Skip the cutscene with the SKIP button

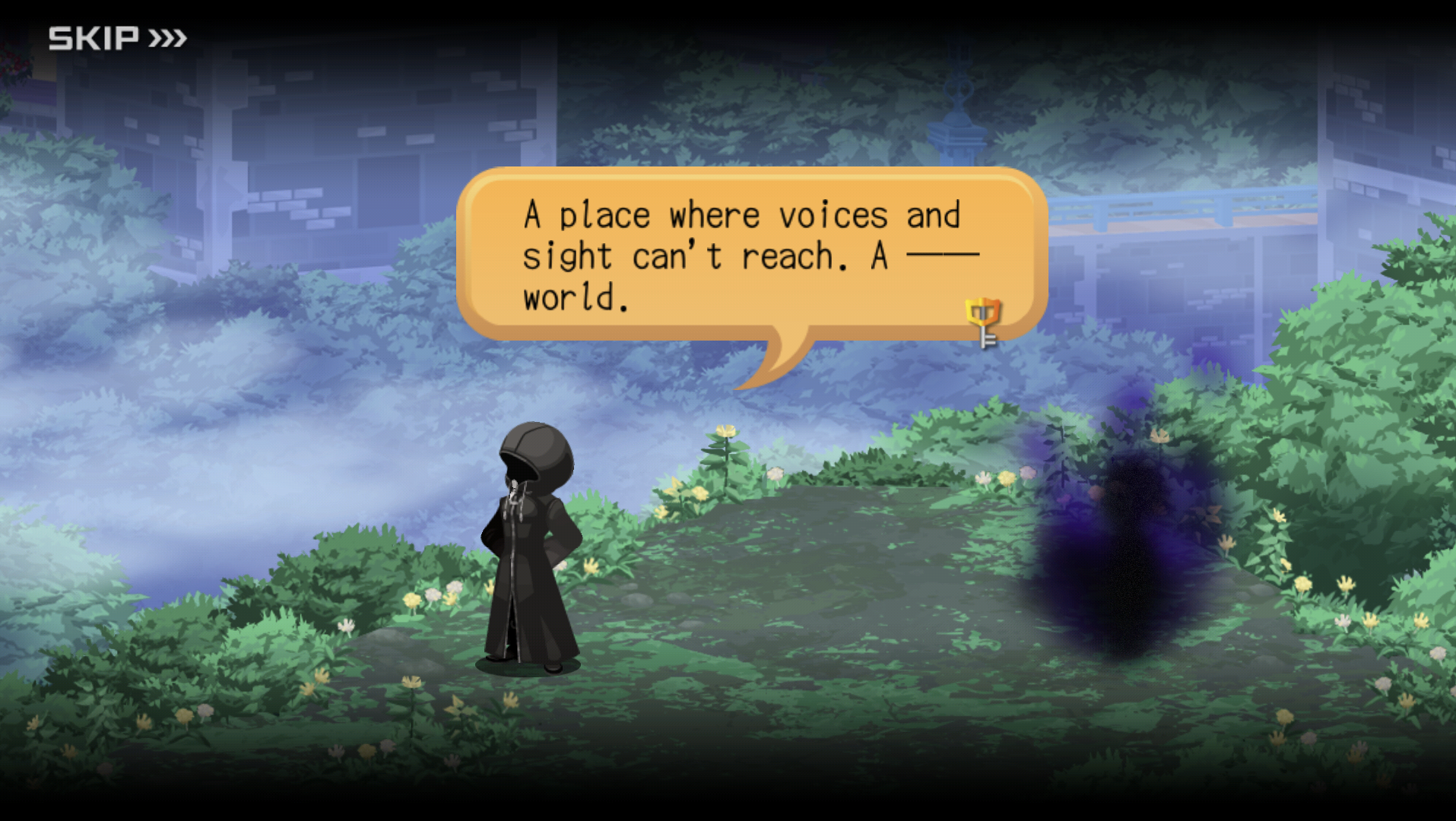coord(117,38)
